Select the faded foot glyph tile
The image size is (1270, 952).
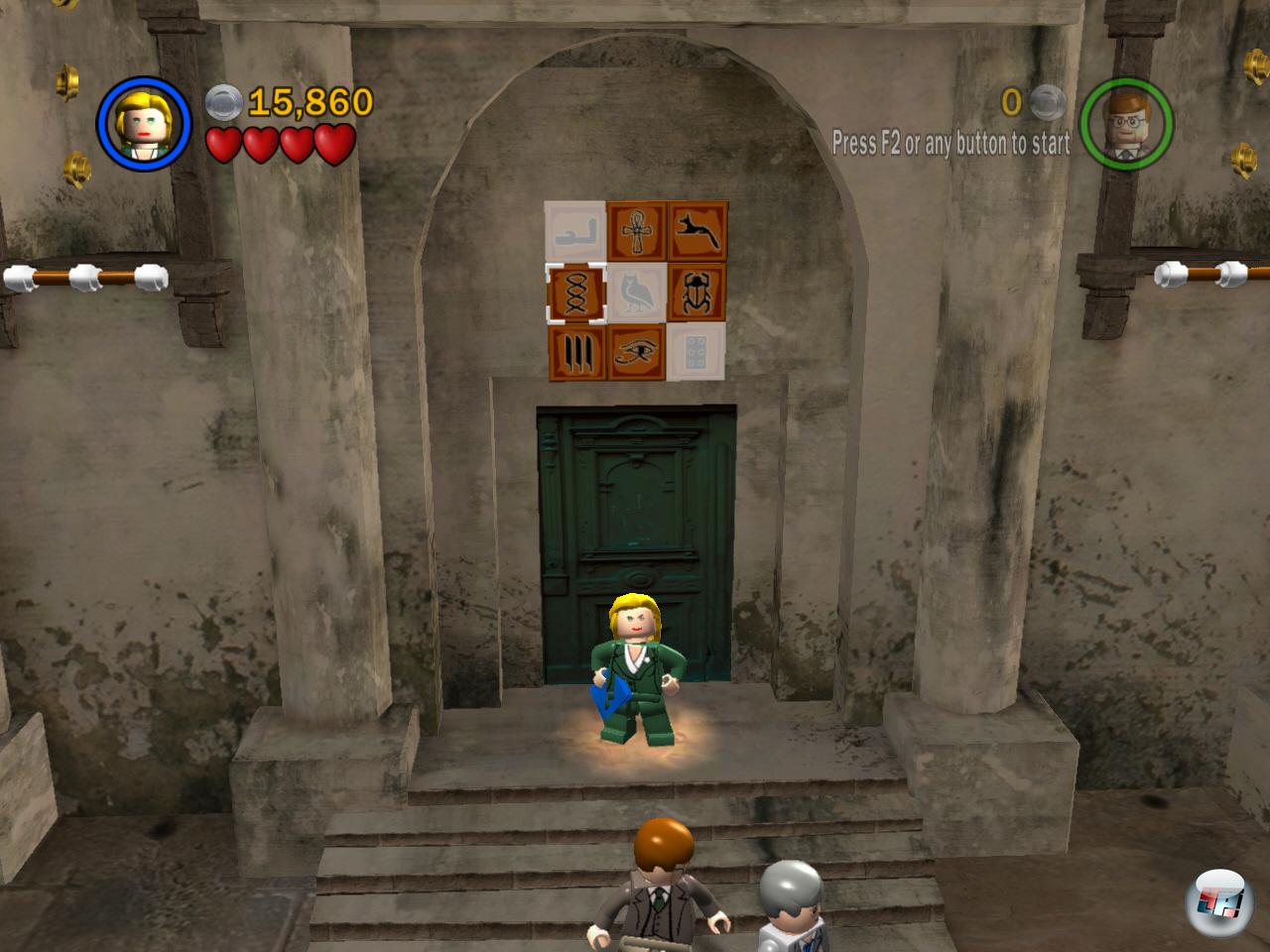(575, 232)
